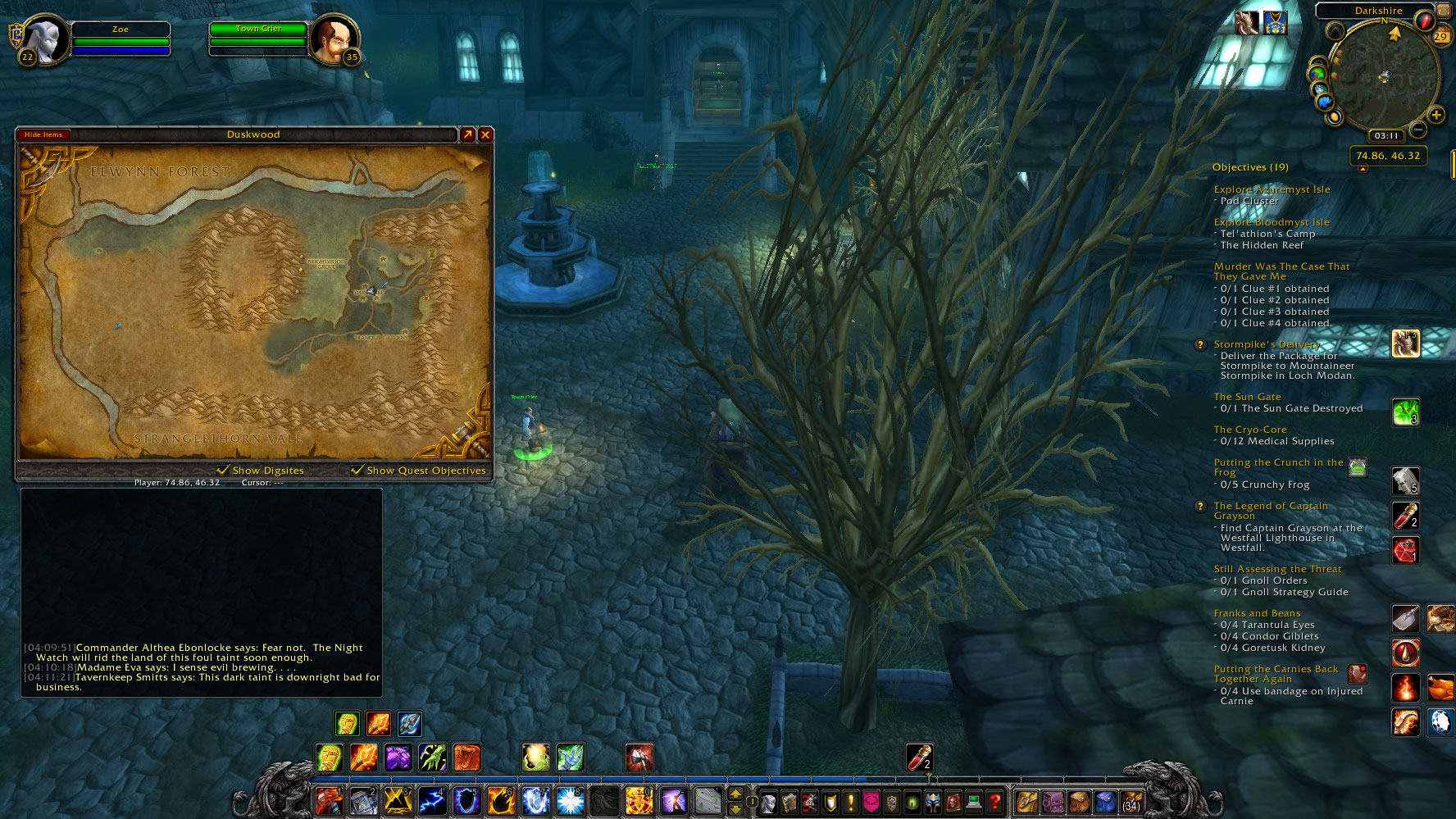Open the spellbook from the micro menu
Screen dimensions: 1456x819
pos(789,802)
